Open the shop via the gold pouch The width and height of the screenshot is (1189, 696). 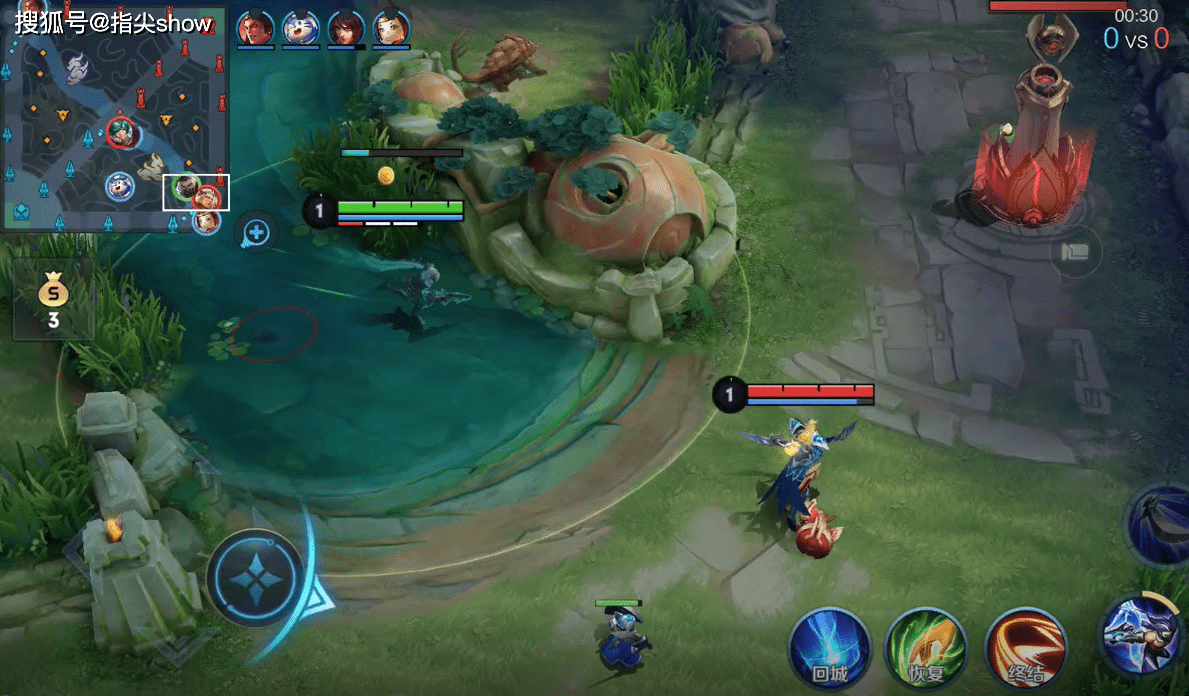[52, 300]
